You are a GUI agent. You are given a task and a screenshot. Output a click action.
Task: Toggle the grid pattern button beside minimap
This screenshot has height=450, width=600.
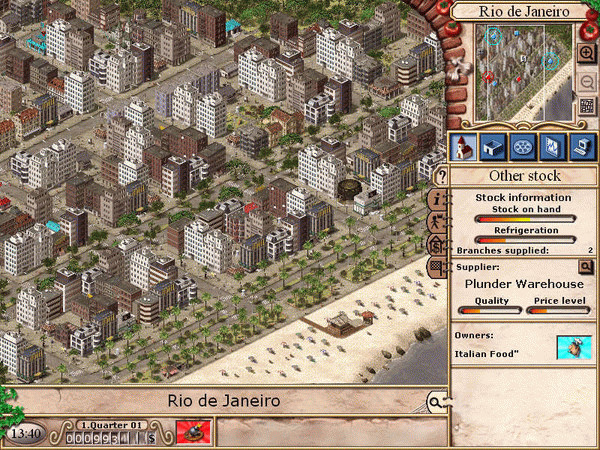(x=587, y=107)
